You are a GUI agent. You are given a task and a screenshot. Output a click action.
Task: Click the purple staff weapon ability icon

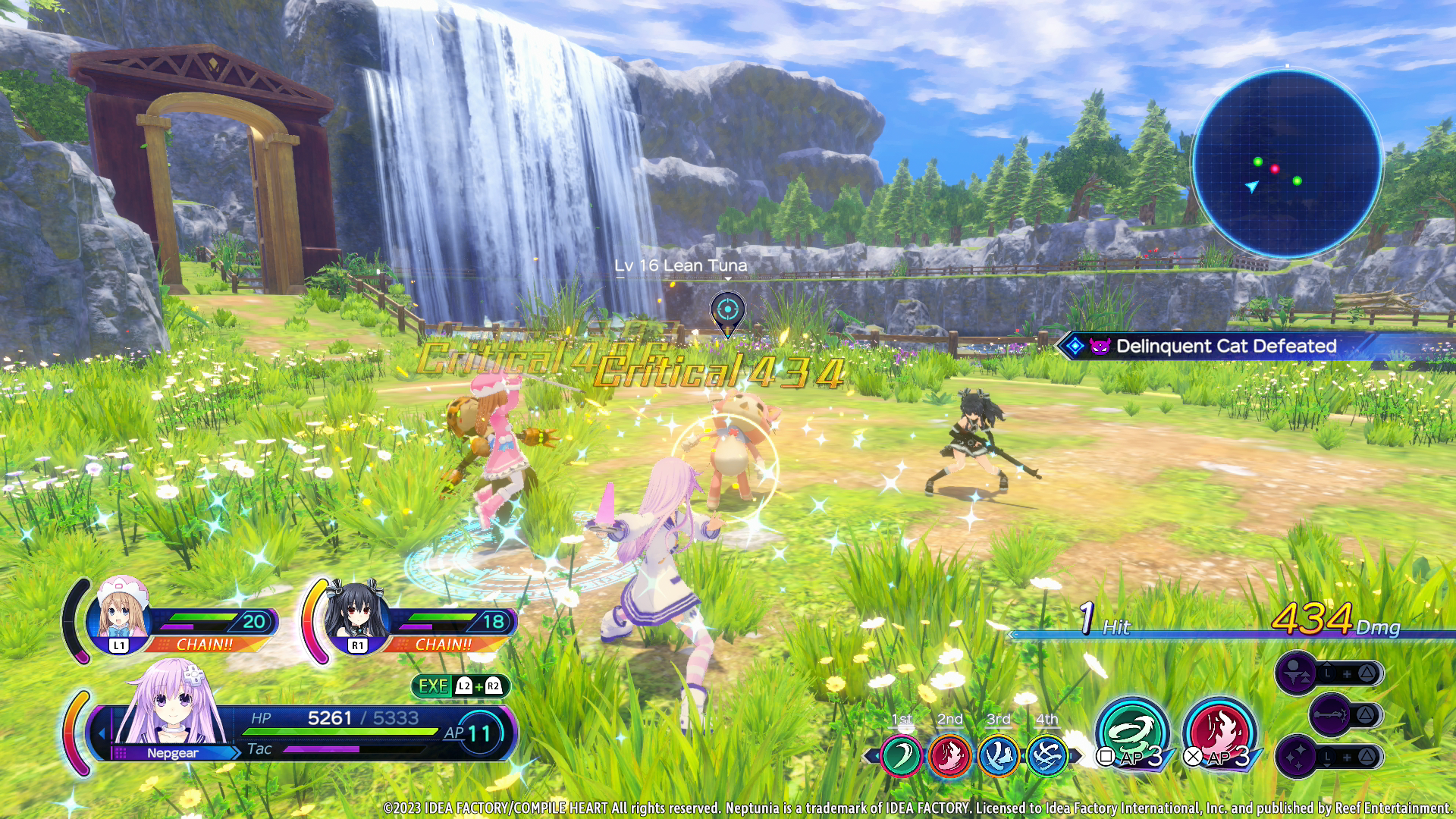click(x=1331, y=714)
